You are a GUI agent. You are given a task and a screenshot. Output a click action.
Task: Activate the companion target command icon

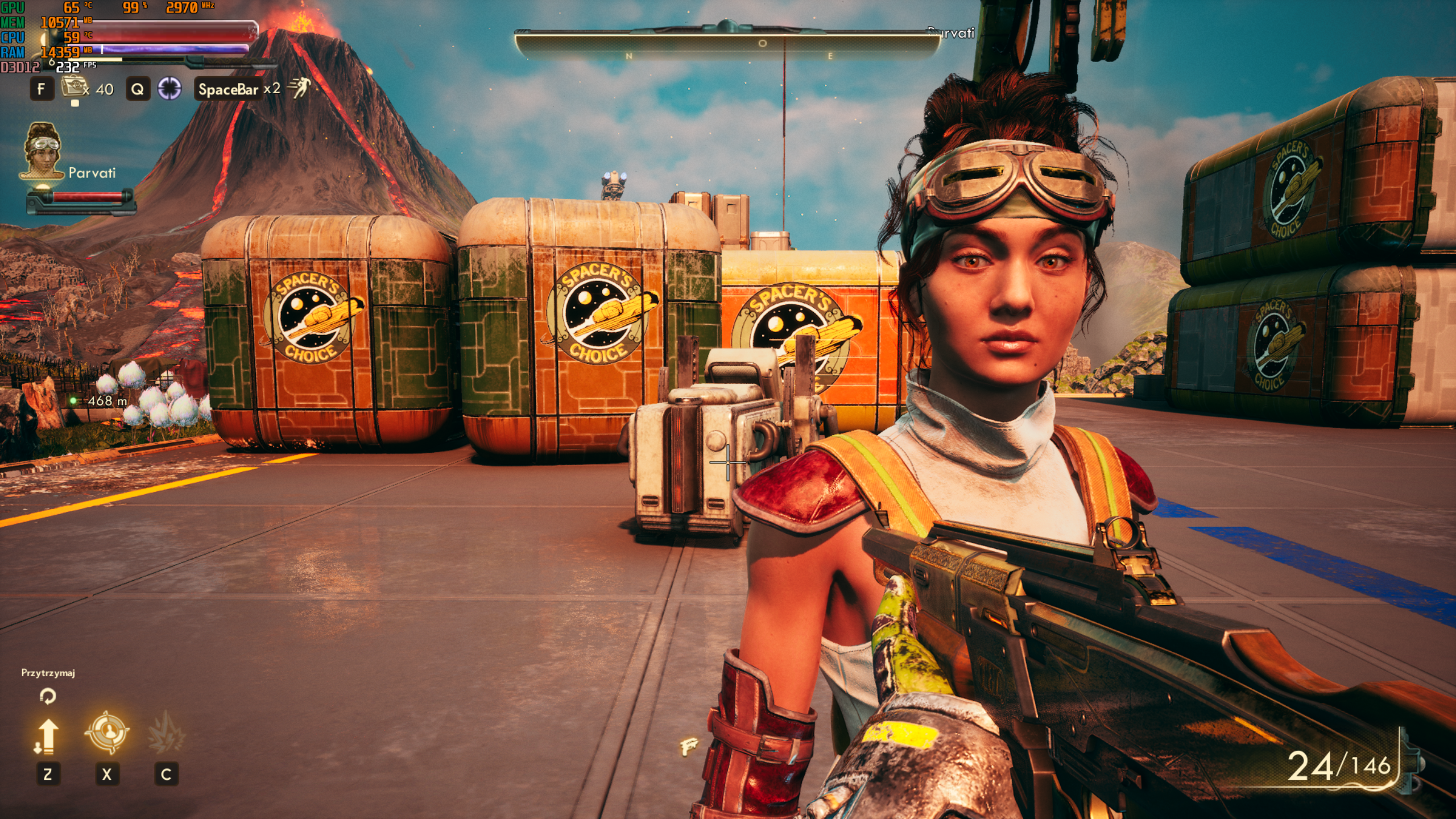click(x=107, y=732)
